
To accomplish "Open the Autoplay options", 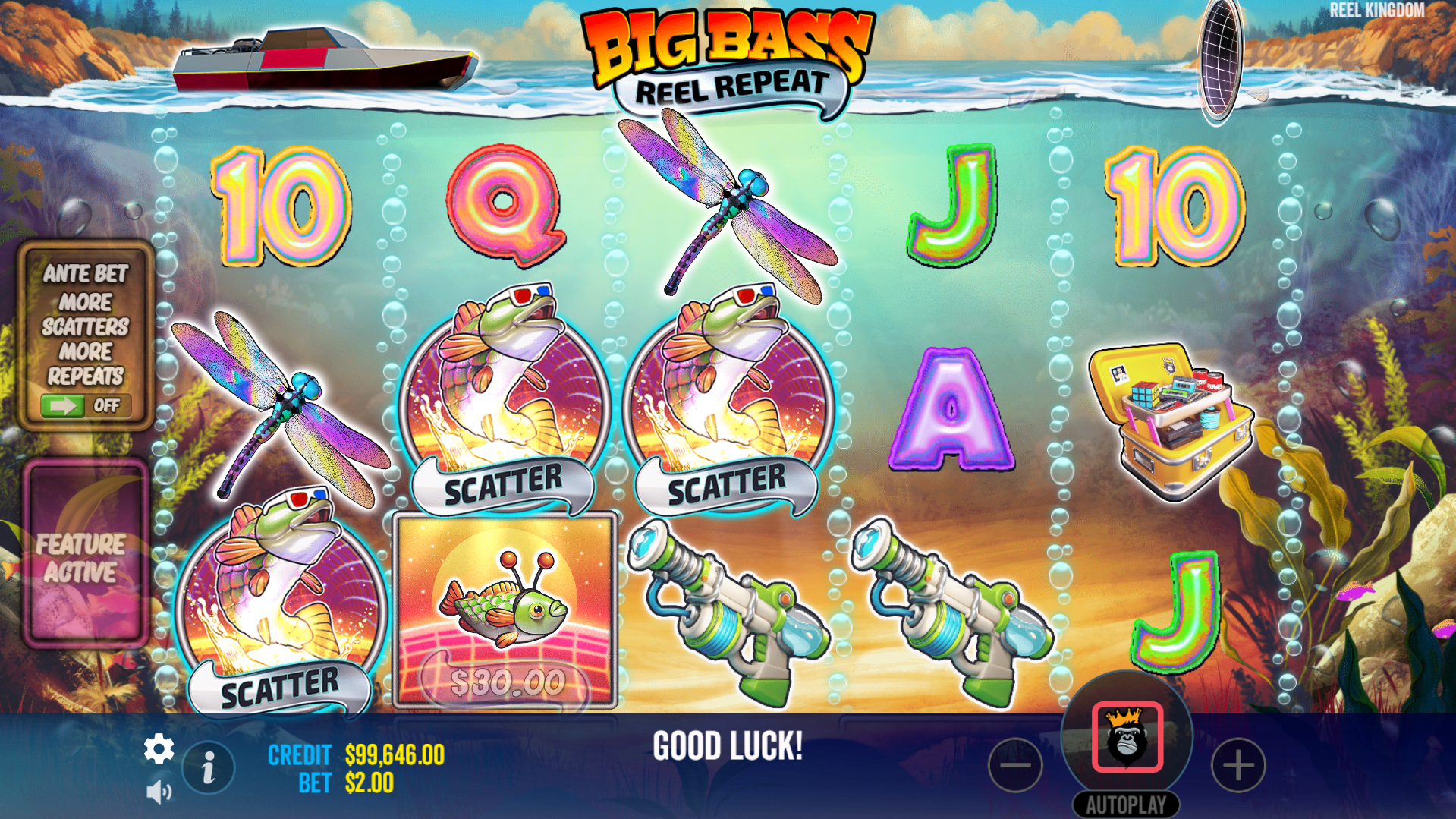I will 1126,805.
